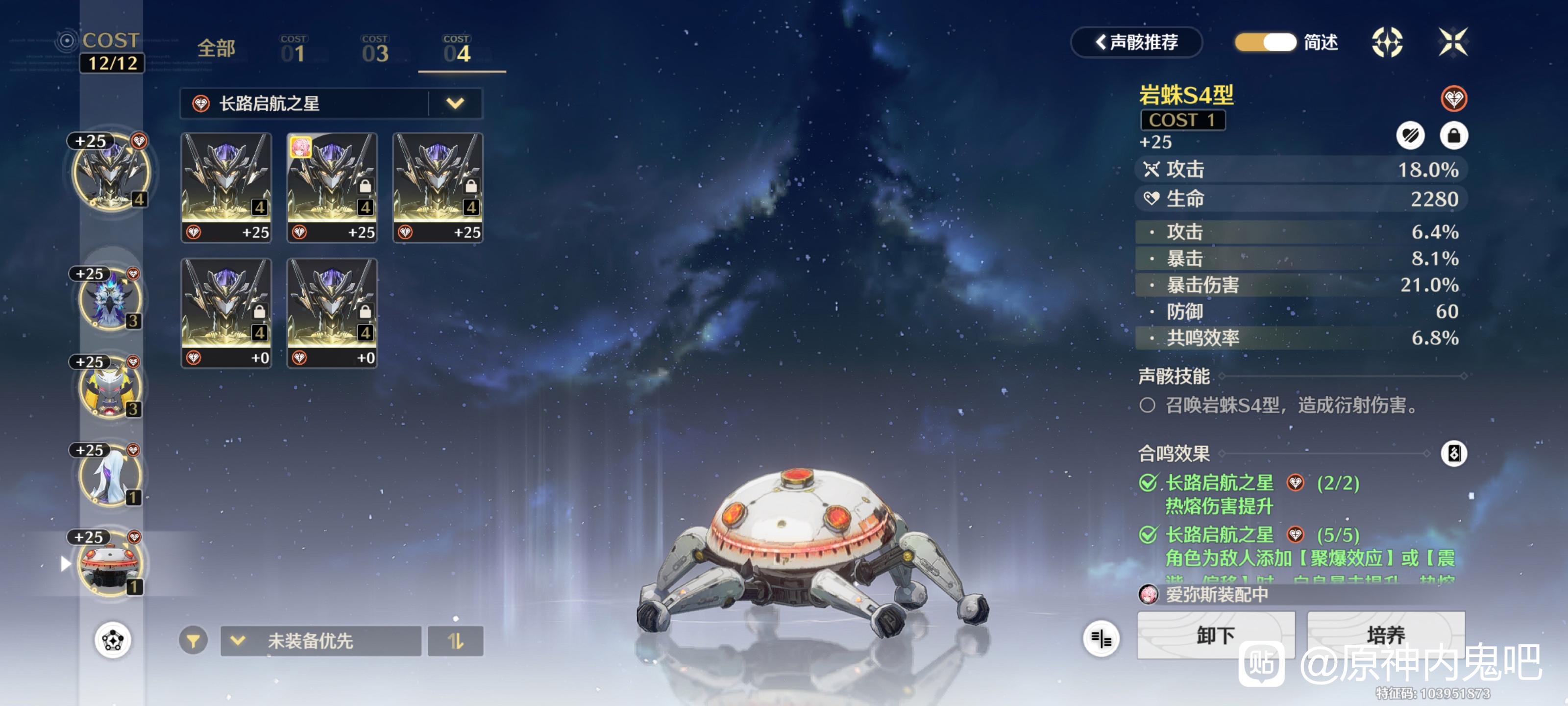Unequip the echo with 卸下

[x=1215, y=635]
